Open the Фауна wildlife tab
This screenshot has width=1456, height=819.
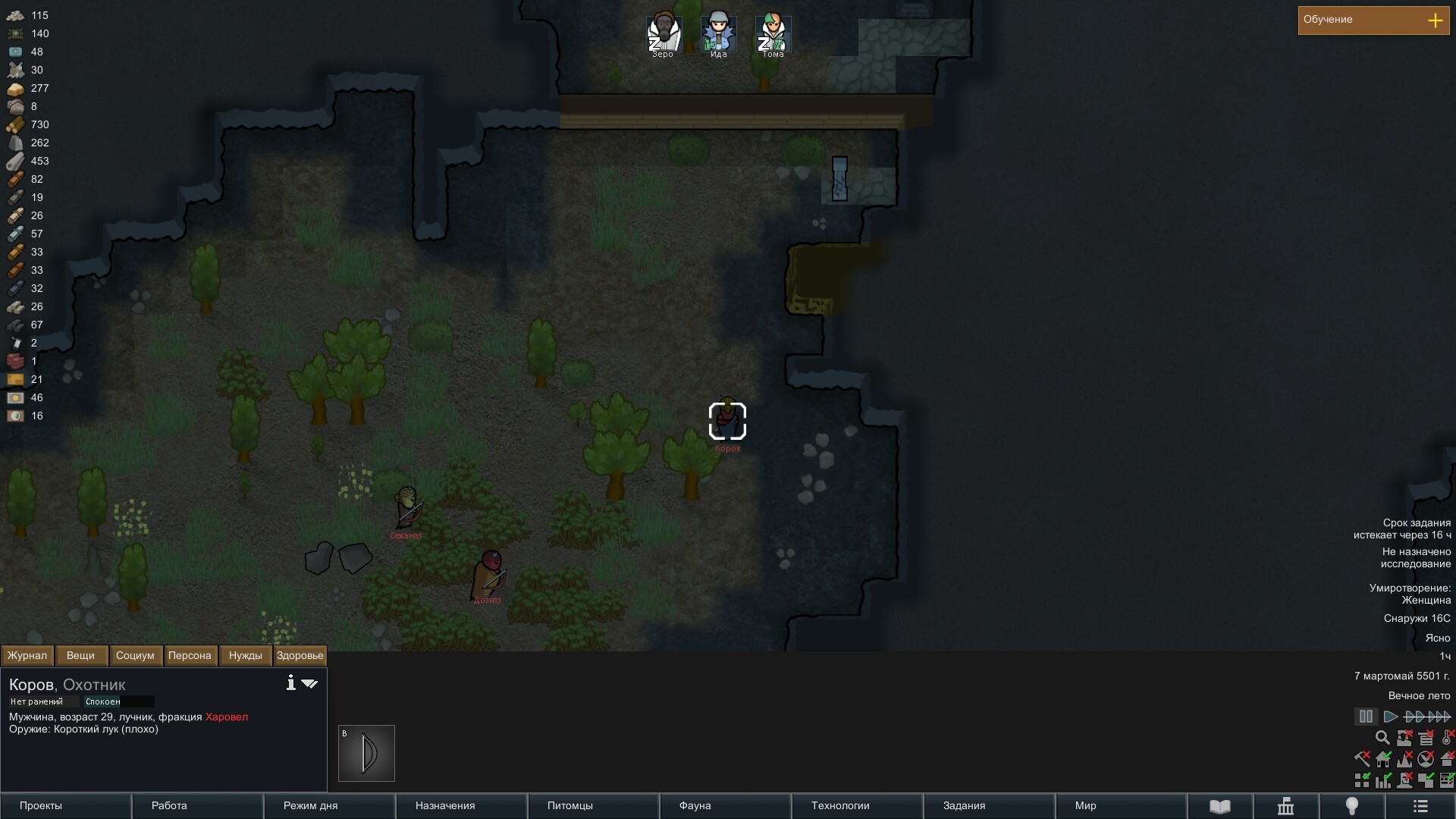[725, 805]
